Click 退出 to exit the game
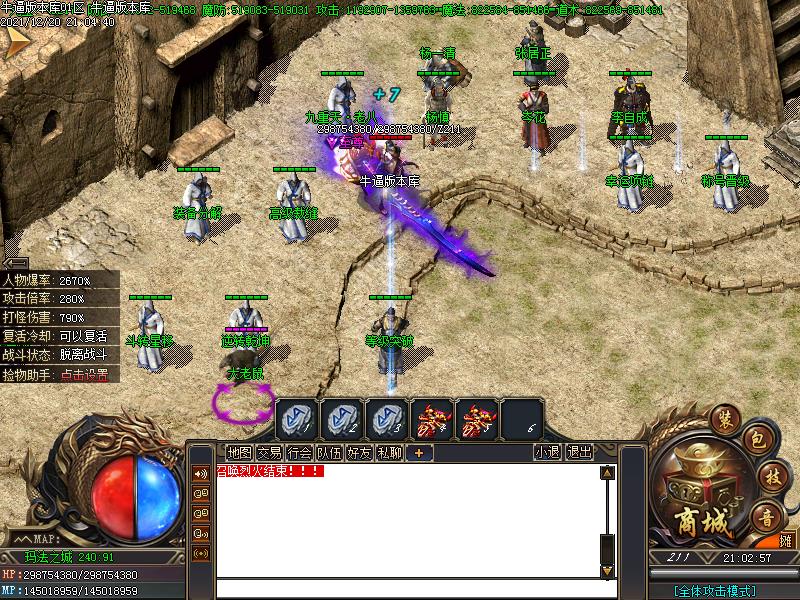The image size is (800, 600). click(579, 452)
